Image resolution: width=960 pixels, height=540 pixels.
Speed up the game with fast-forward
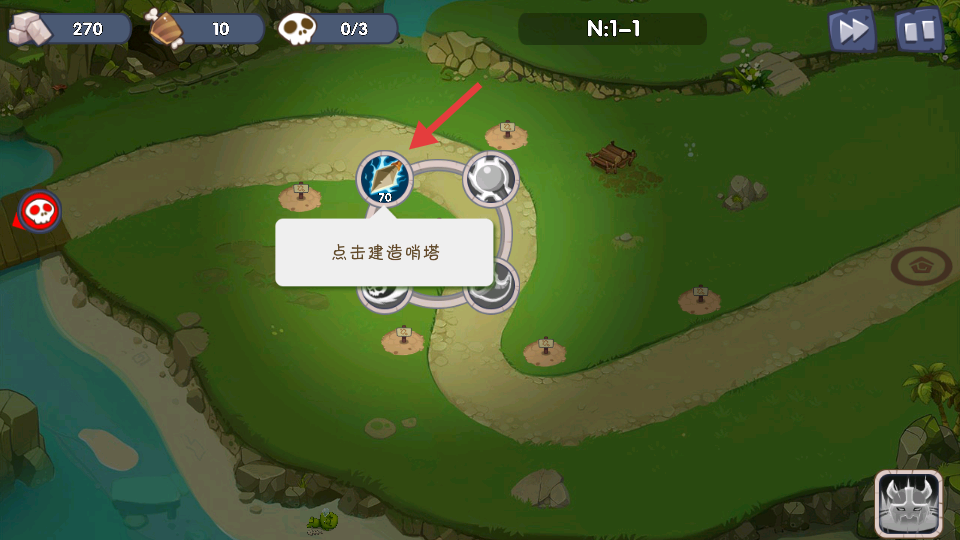[x=852, y=31]
